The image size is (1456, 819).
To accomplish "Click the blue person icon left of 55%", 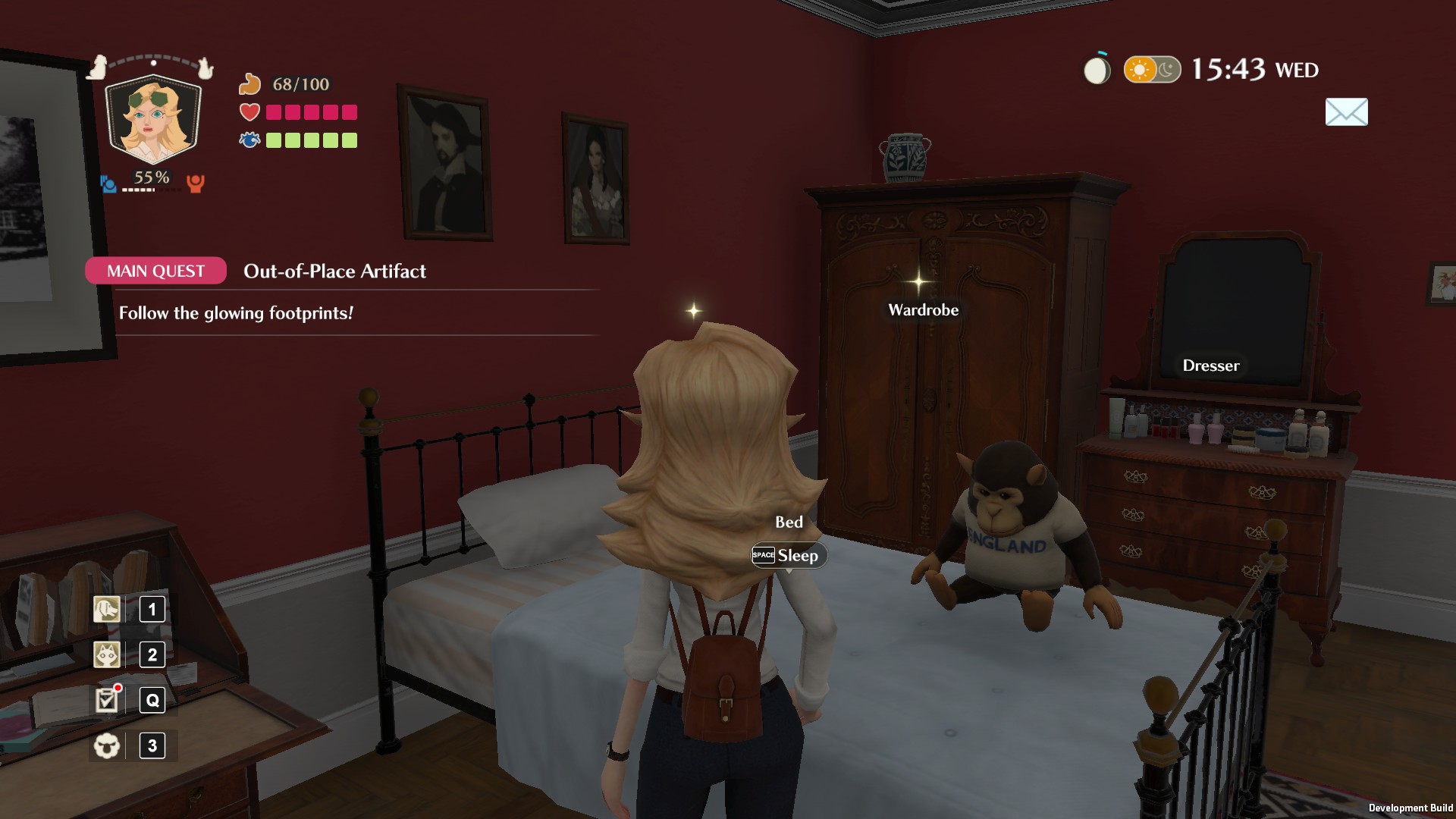I will click(107, 183).
